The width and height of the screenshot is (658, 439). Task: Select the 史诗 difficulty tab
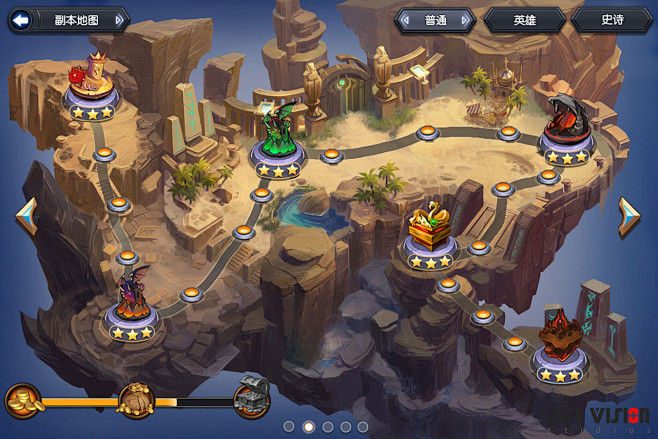(612, 19)
